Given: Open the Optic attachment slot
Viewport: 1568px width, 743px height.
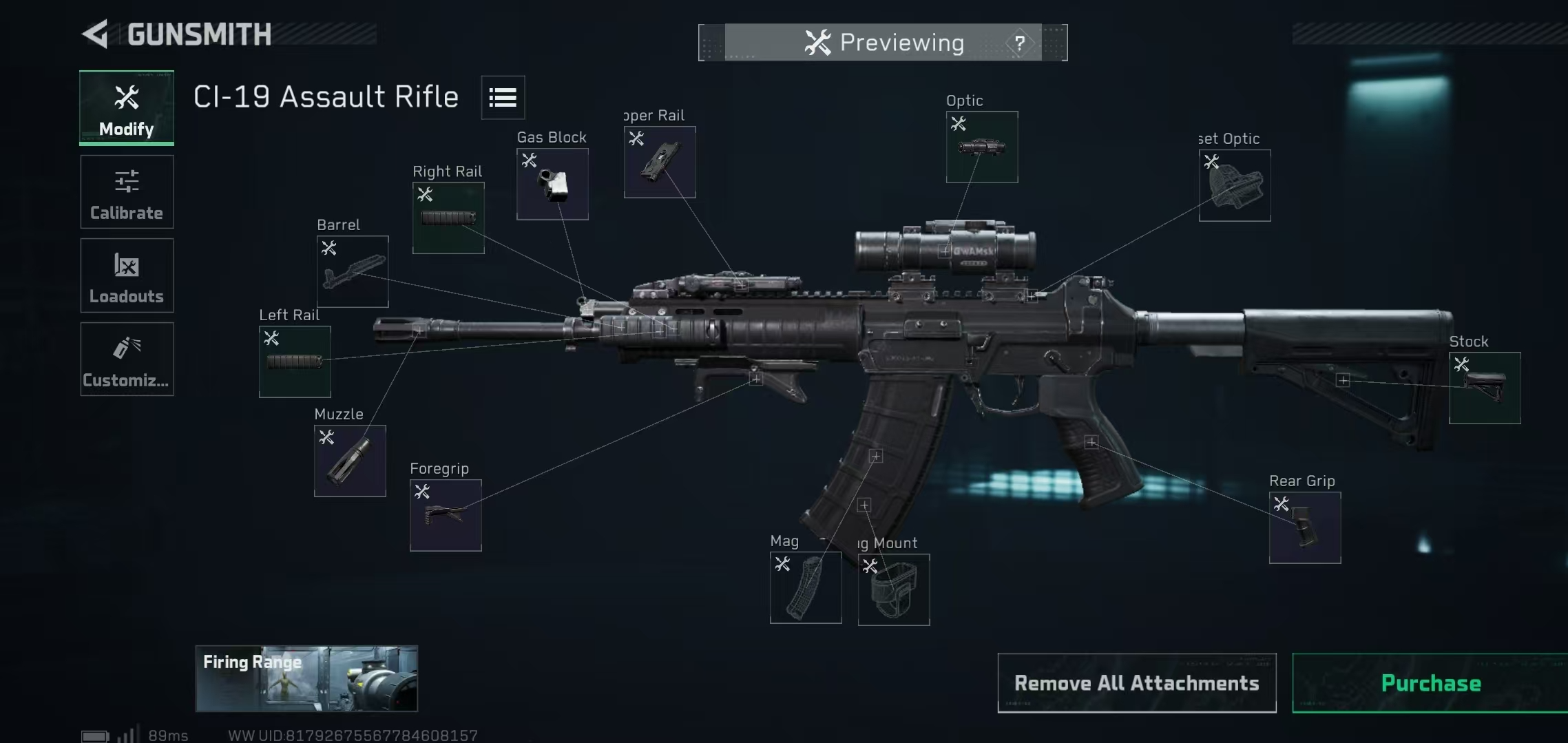Looking at the screenshot, I should click(982, 147).
